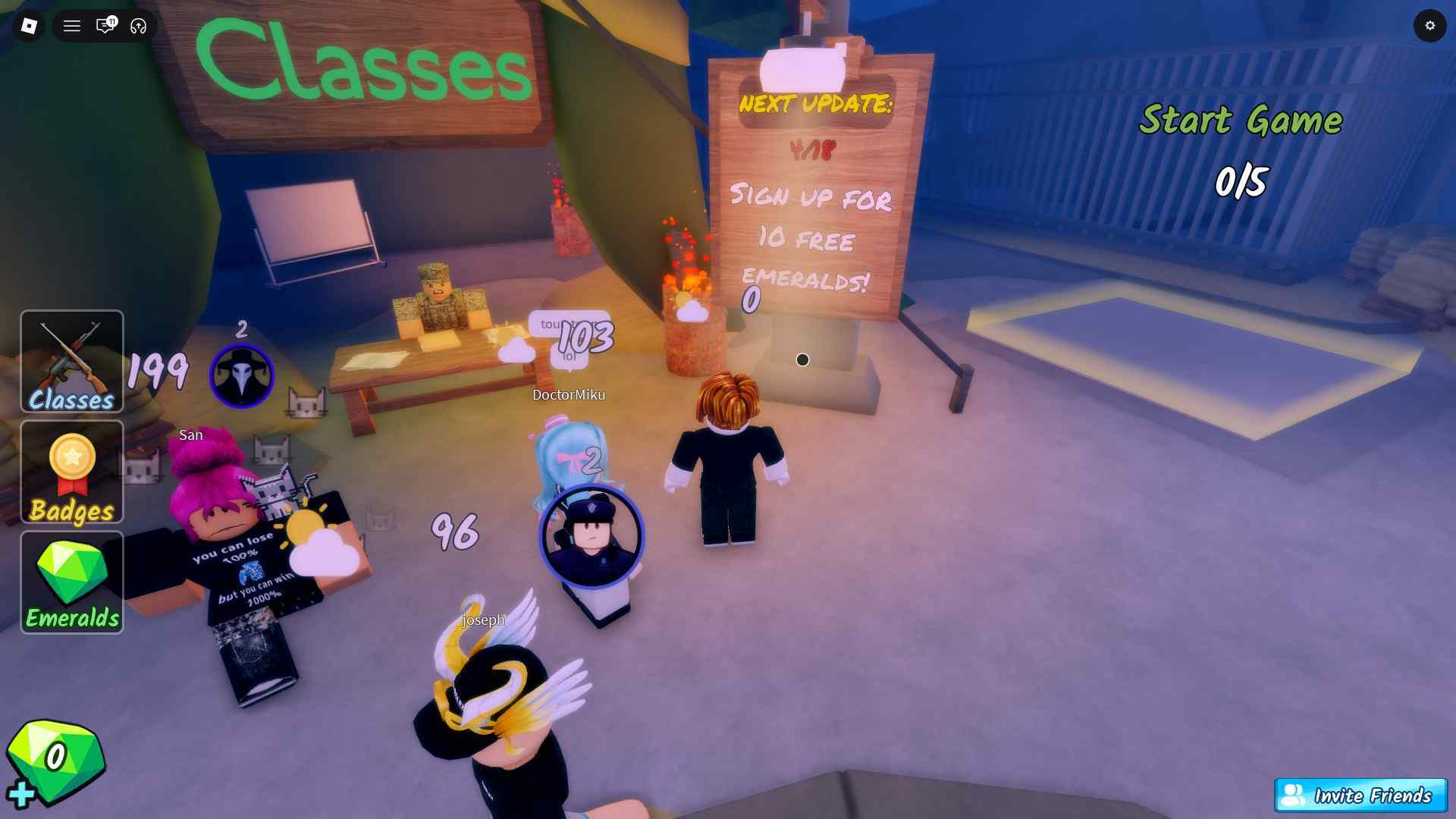1456x819 pixels.
Task: Open the Roblox hamburger menu
Action: tap(72, 26)
